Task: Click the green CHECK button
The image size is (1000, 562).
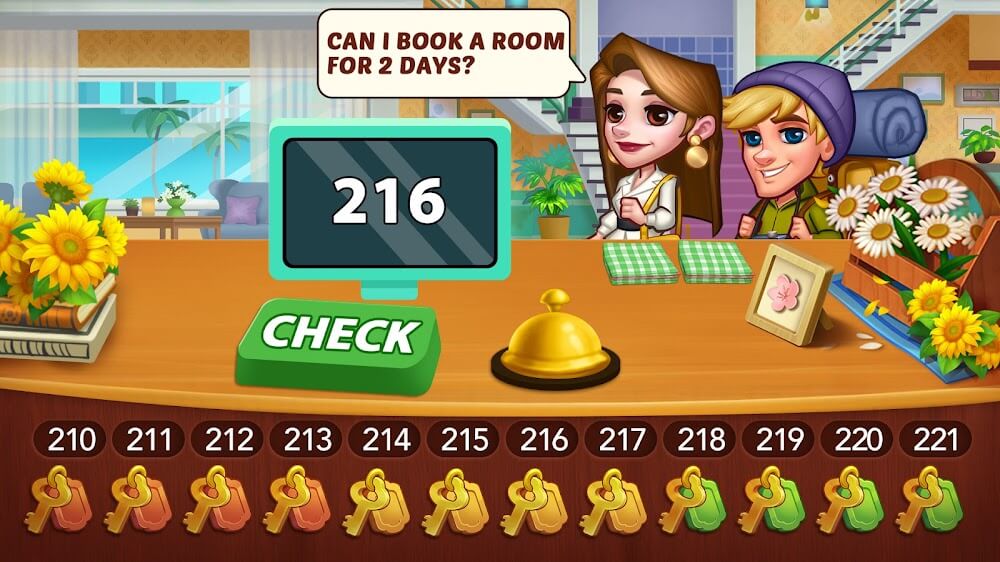Action: click(x=338, y=338)
